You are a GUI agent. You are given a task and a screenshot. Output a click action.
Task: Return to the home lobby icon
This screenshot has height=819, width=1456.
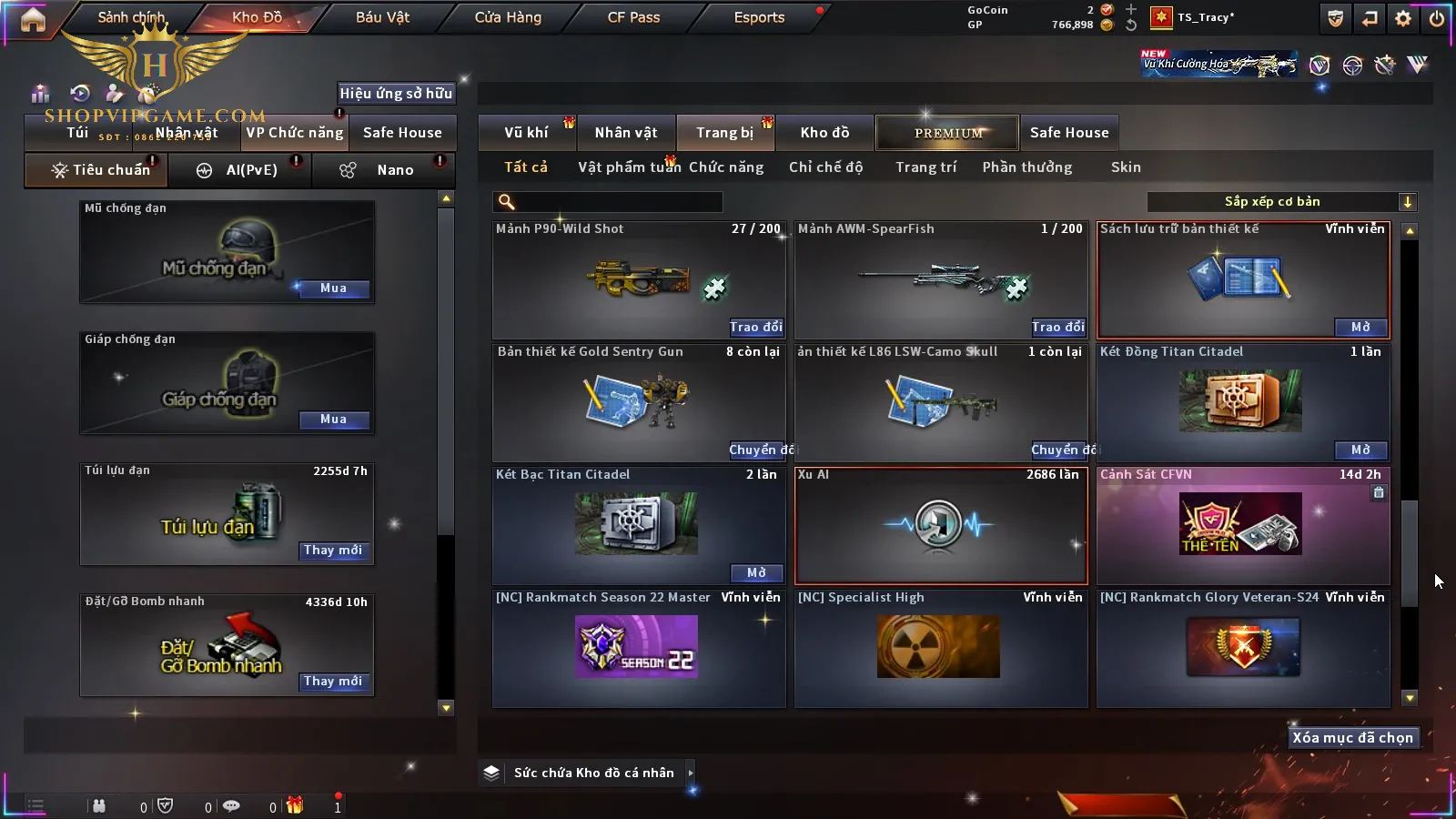tap(33, 19)
